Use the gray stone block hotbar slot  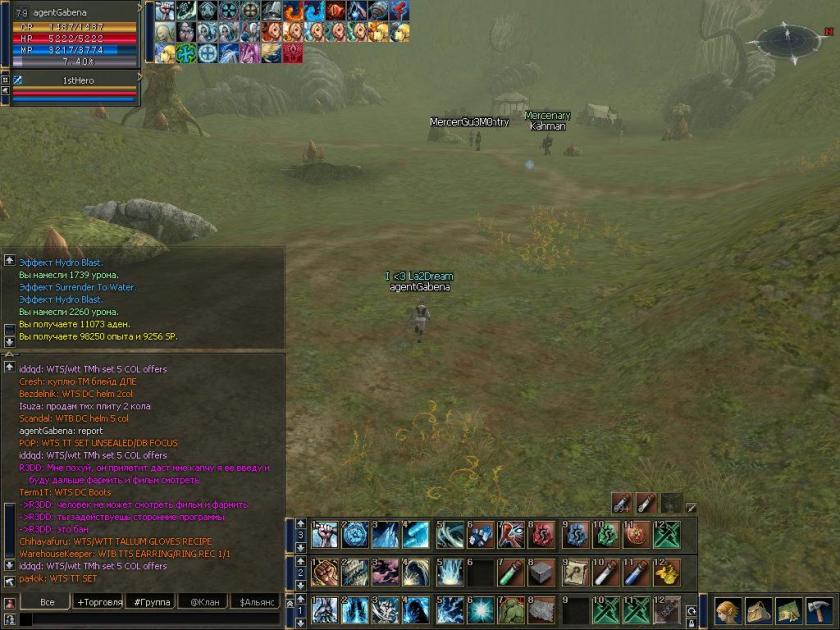(x=541, y=572)
